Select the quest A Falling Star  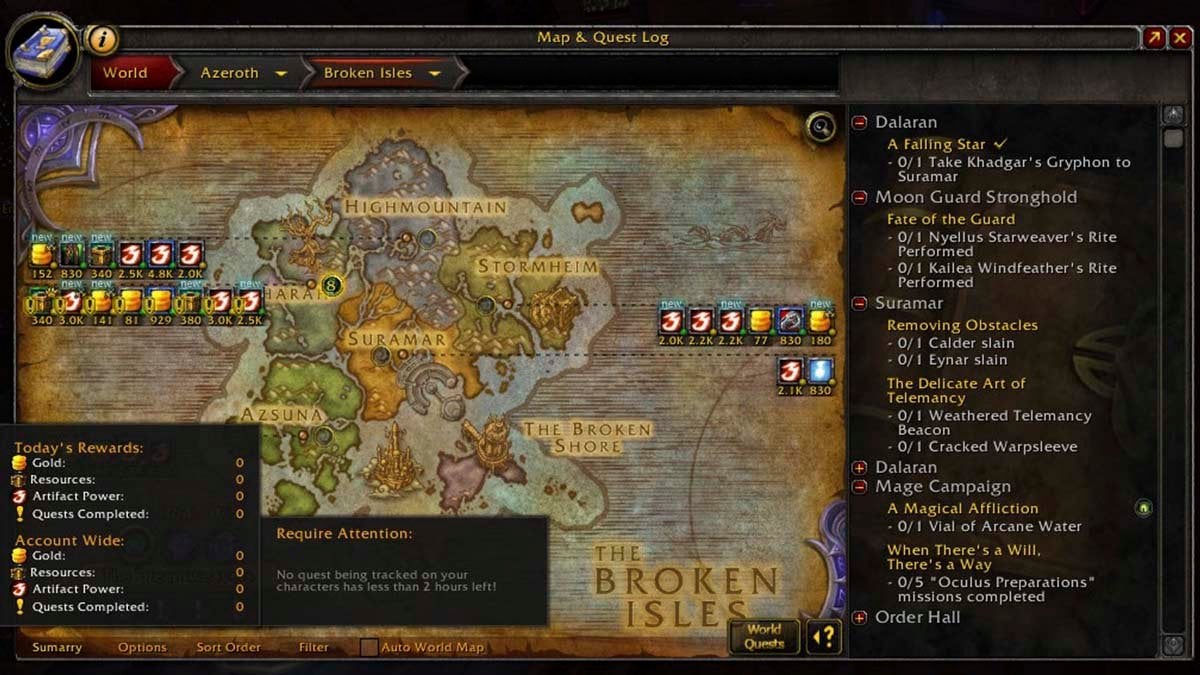pos(937,144)
